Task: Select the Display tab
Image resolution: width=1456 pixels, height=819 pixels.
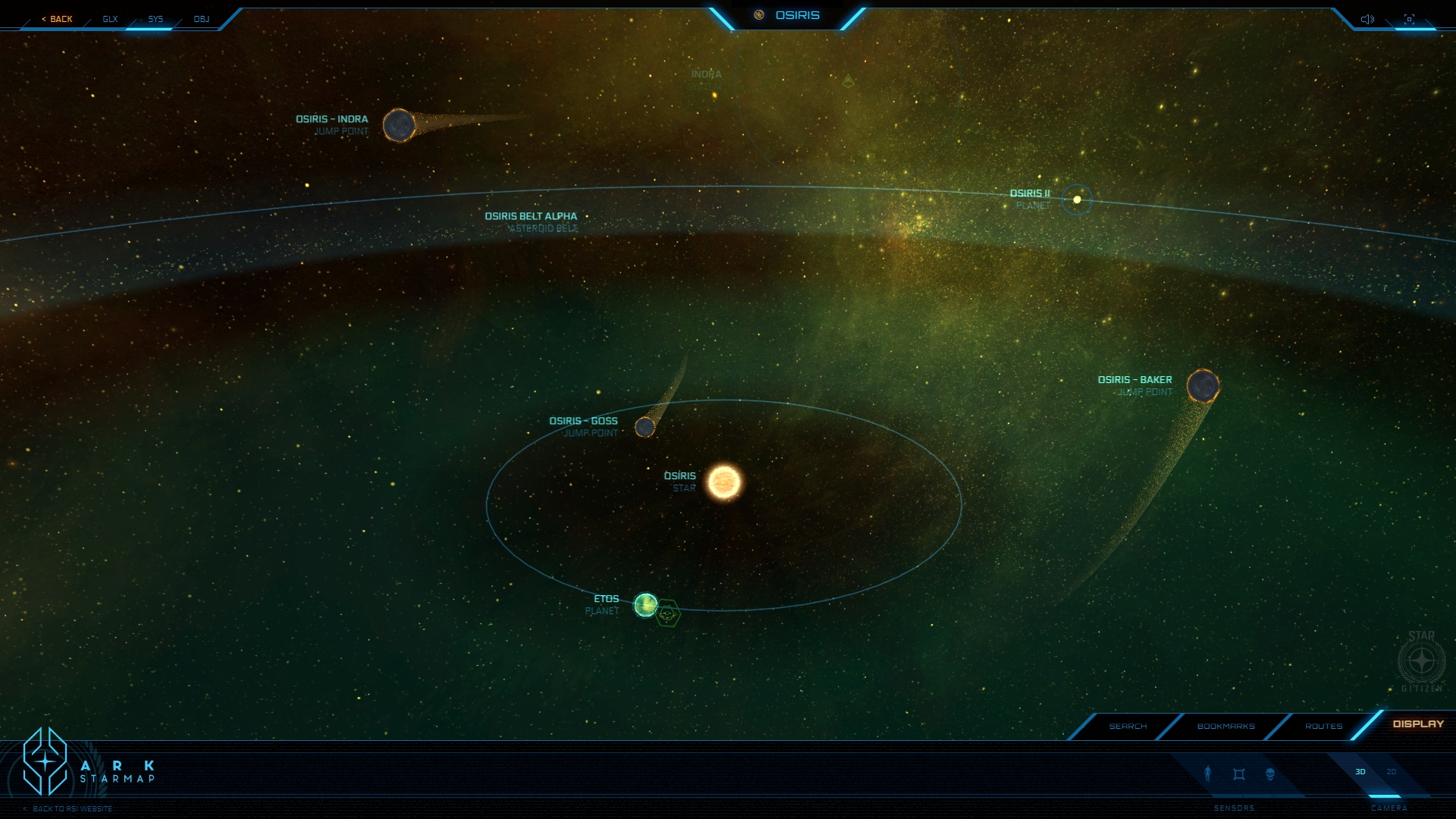Action: [x=1418, y=724]
